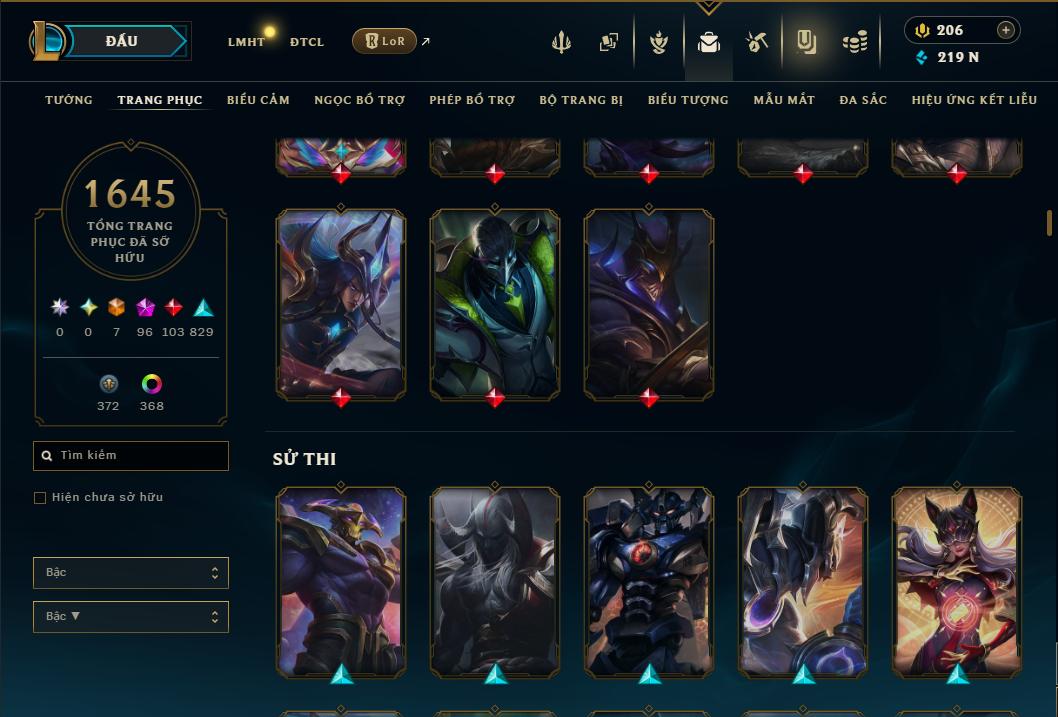The height and width of the screenshot is (717, 1058).
Task: Select the BIỂU CẢM tab
Action: coord(258,100)
